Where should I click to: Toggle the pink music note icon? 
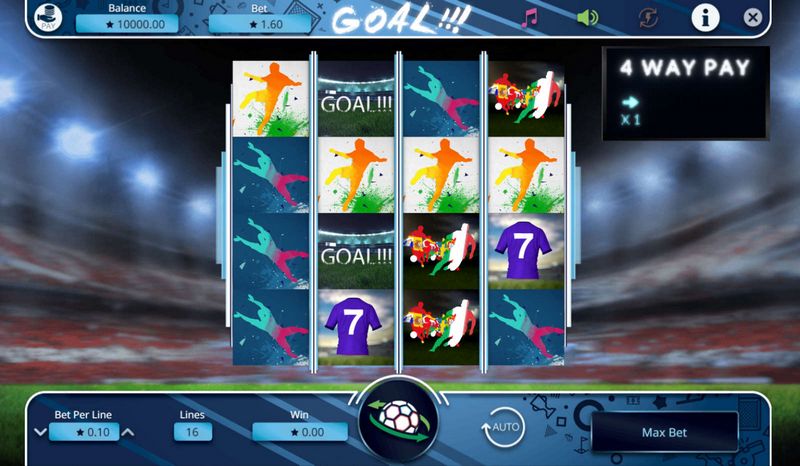click(531, 17)
